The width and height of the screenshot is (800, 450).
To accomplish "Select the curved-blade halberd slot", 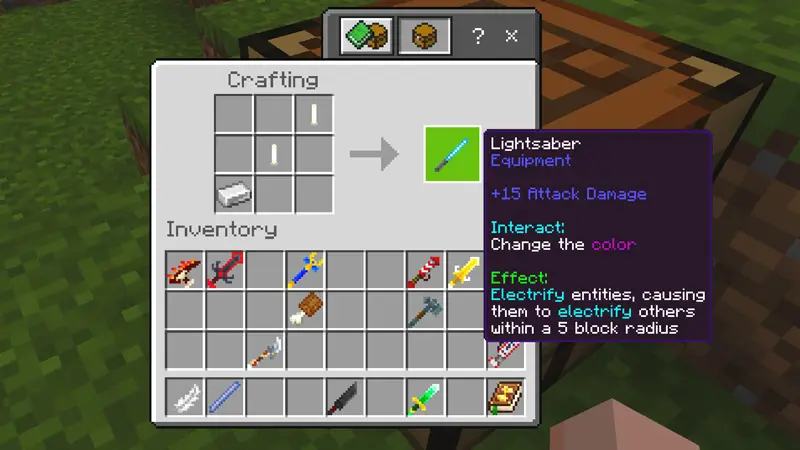I will click(x=264, y=349).
